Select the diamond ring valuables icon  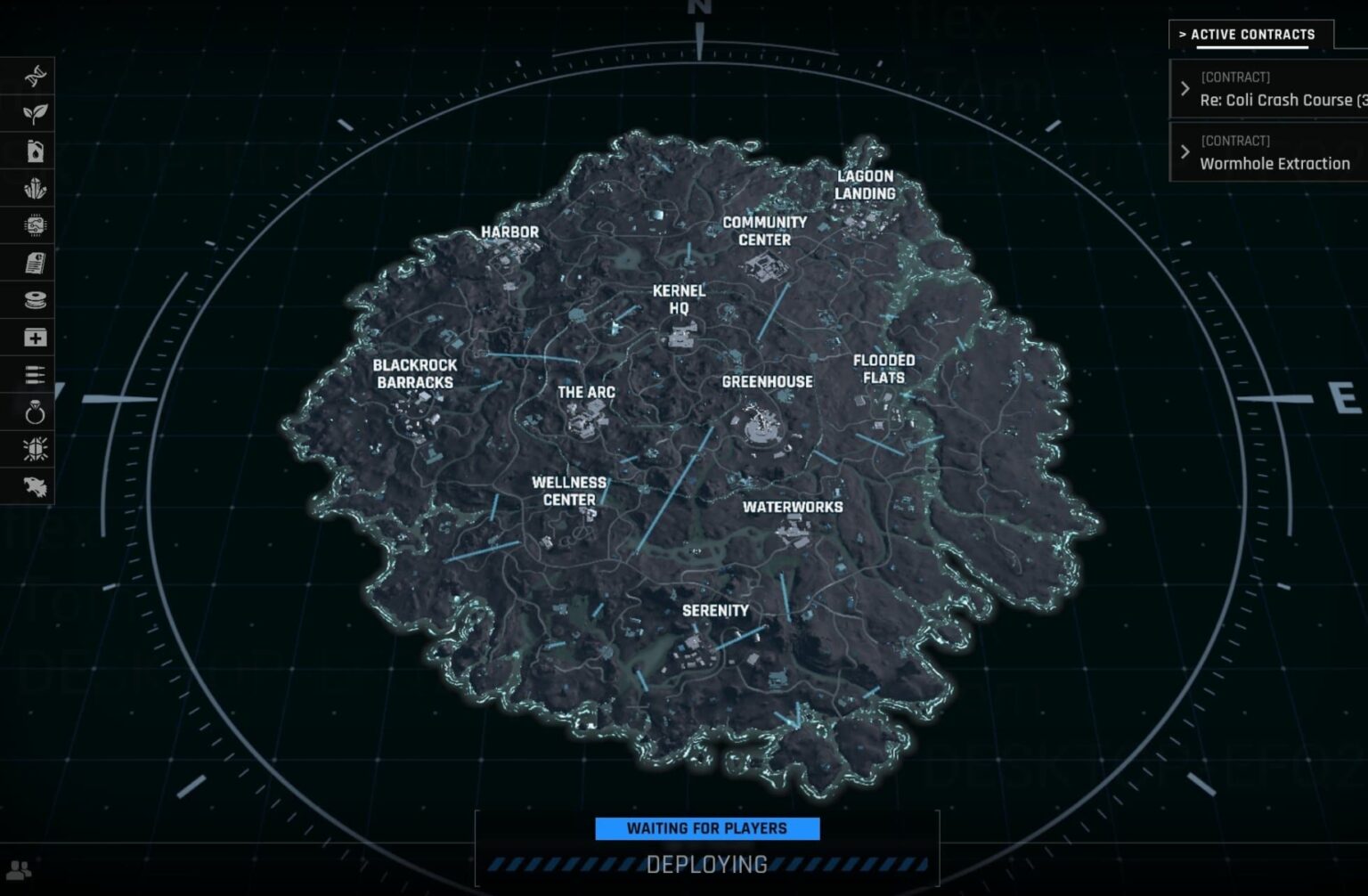click(x=33, y=412)
